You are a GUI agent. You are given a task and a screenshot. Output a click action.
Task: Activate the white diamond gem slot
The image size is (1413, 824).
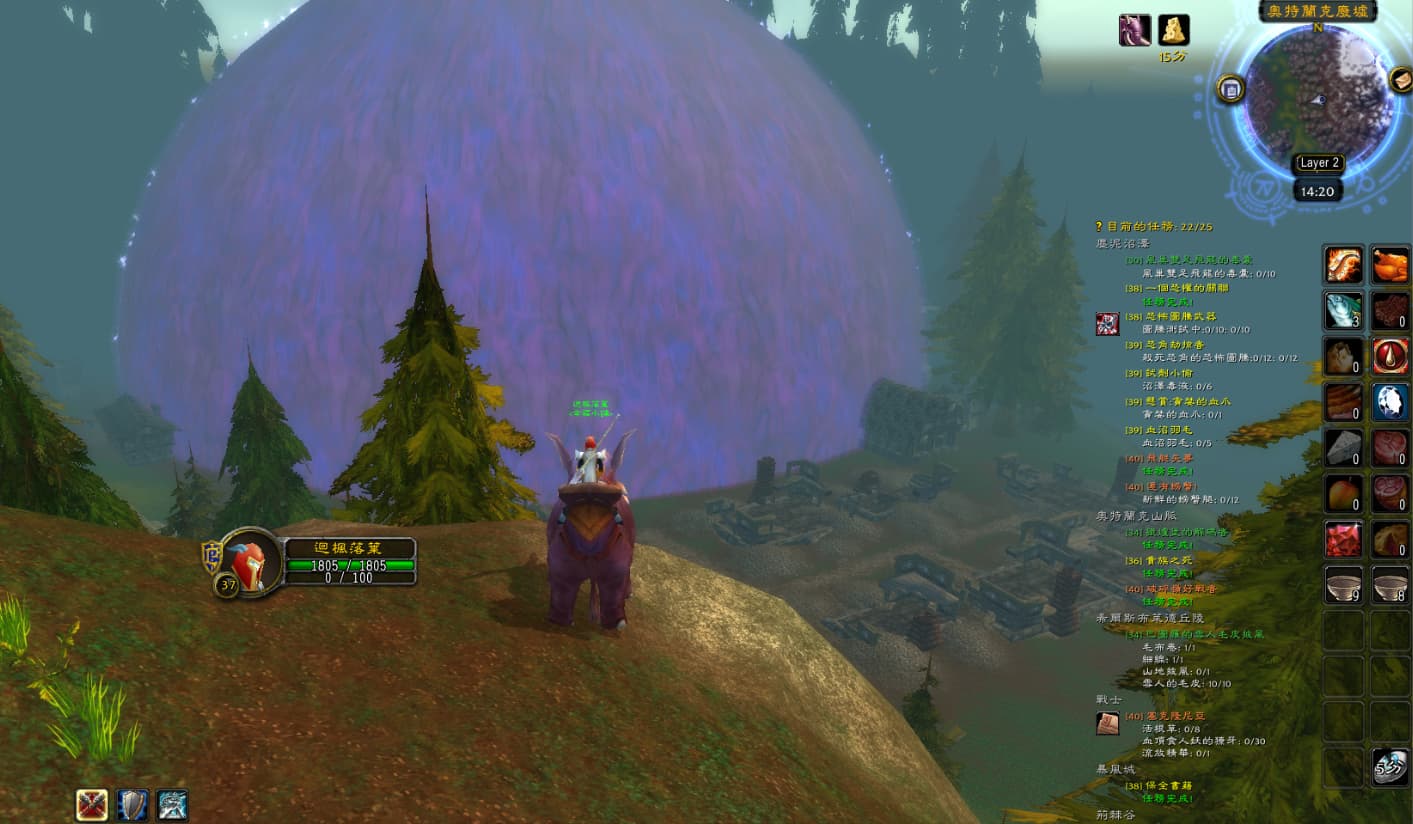click(x=1389, y=402)
